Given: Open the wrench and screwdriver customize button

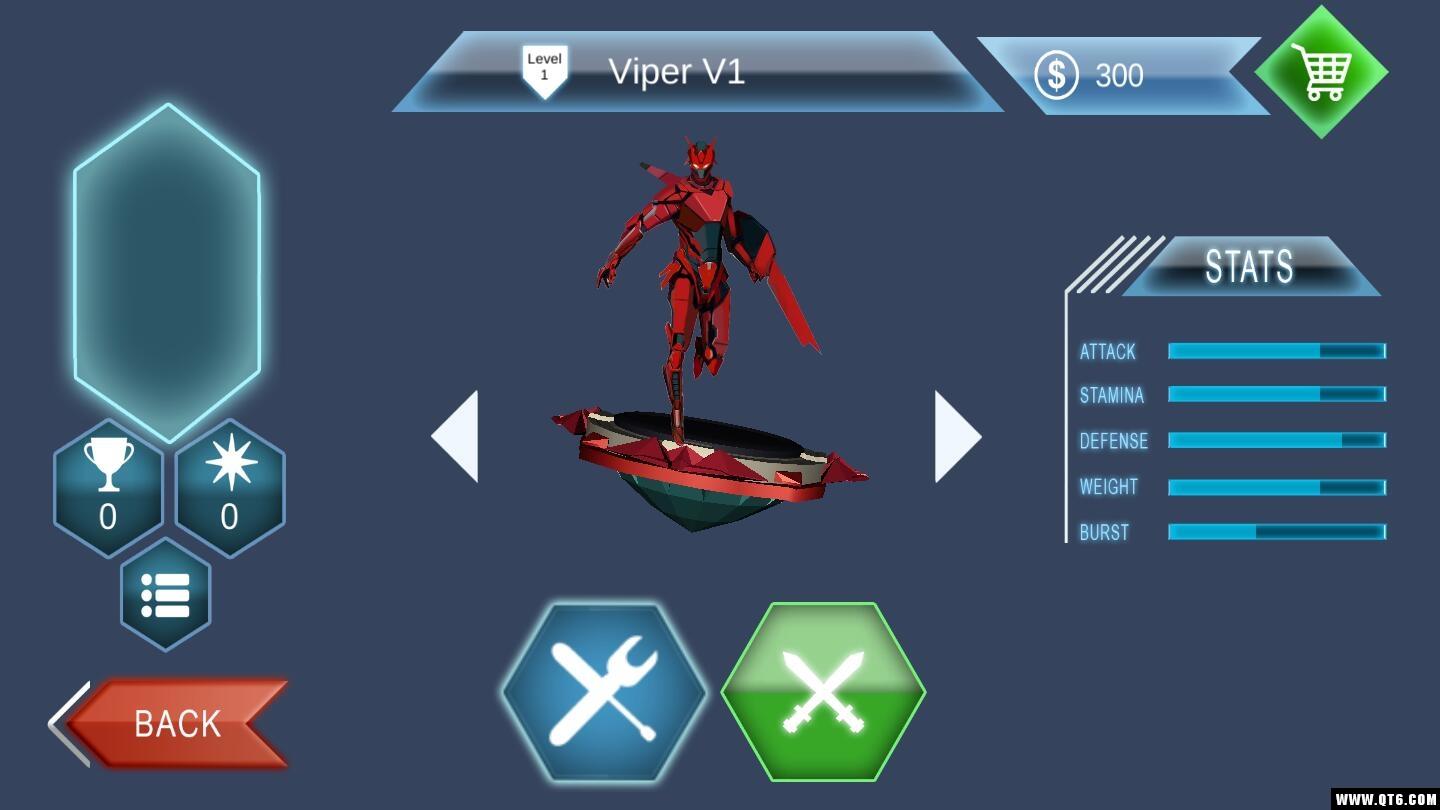Looking at the screenshot, I should pyautogui.click(x=604, y=692).
